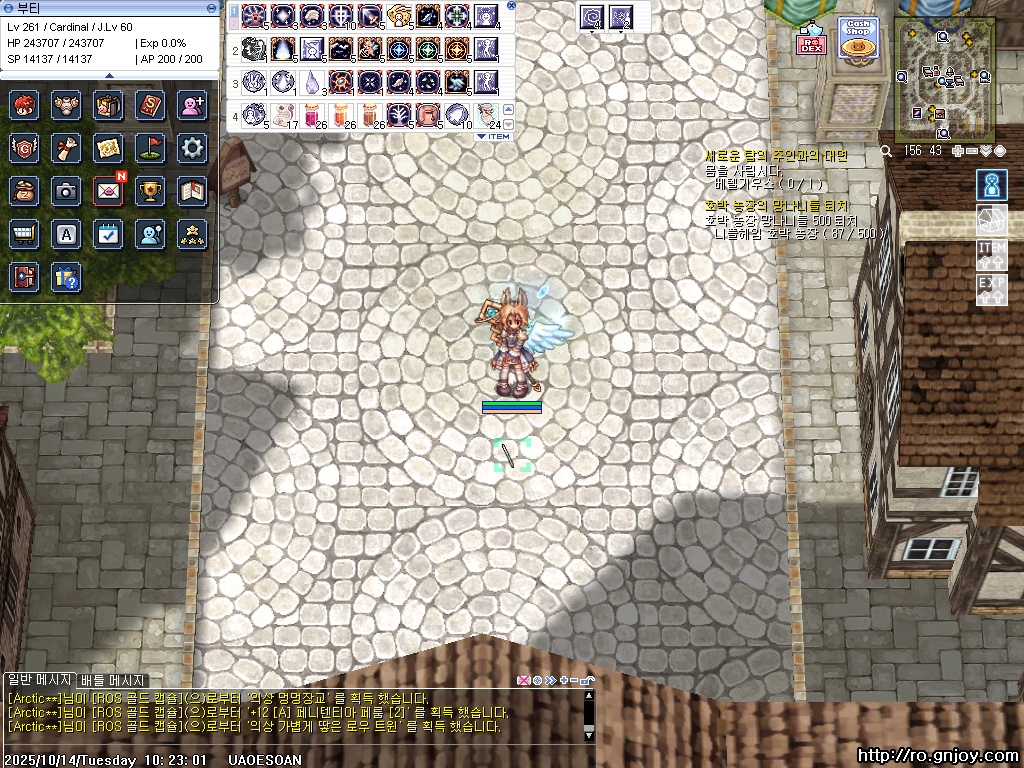Open the red-haired character info icon
The width and height of the screenshot is (1024, 768).
[24, 105]
